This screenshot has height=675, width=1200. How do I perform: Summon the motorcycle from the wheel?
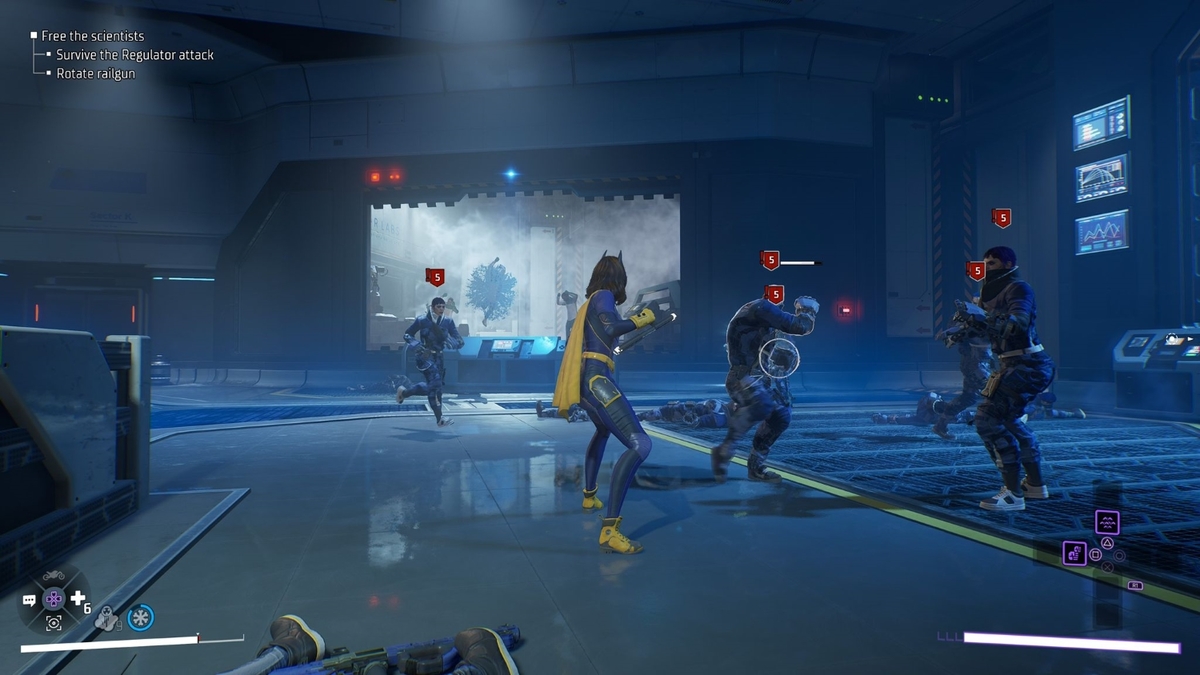pos(53,575)
